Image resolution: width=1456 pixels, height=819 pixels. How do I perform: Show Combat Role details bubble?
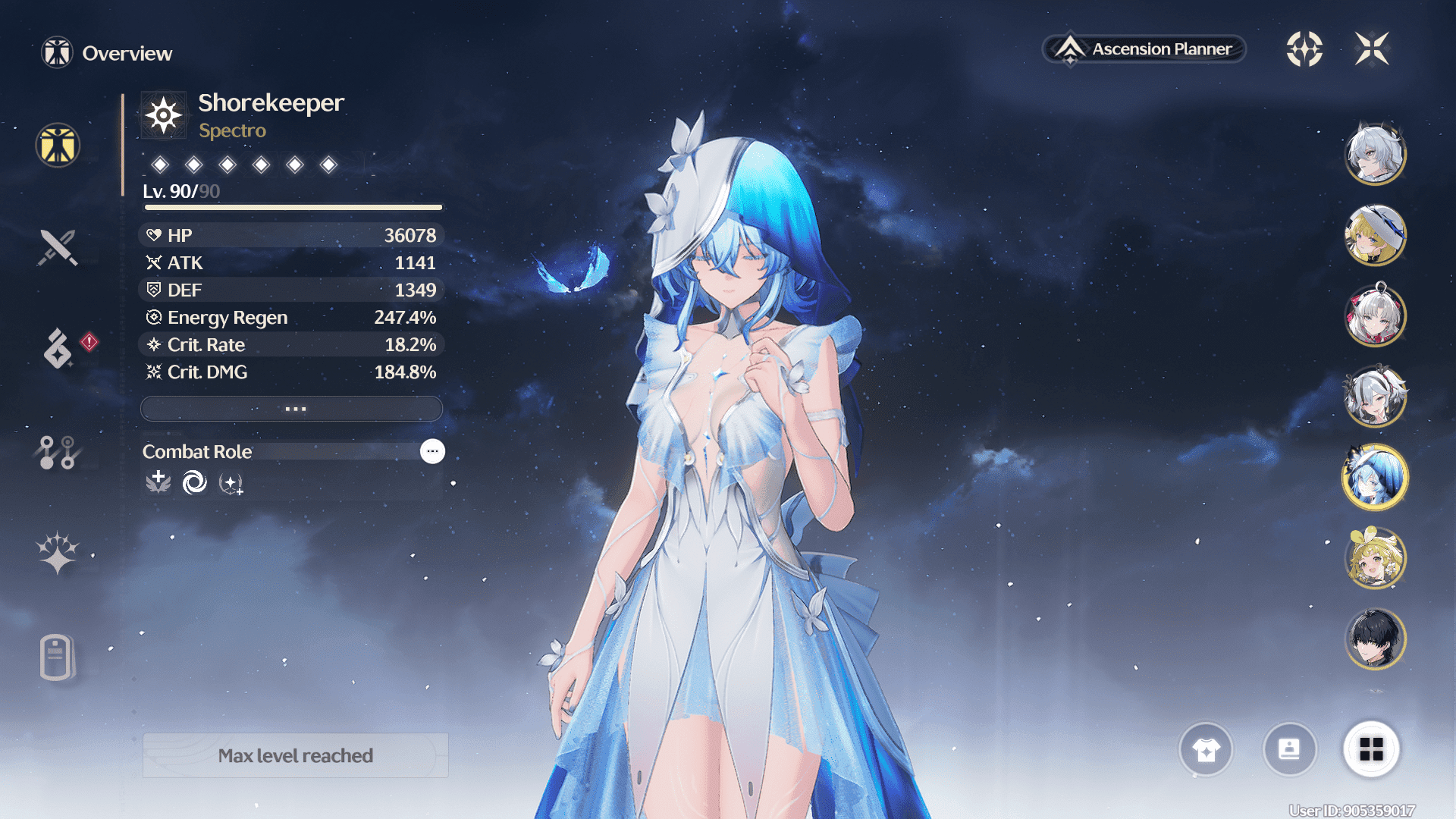click(432, 451)
